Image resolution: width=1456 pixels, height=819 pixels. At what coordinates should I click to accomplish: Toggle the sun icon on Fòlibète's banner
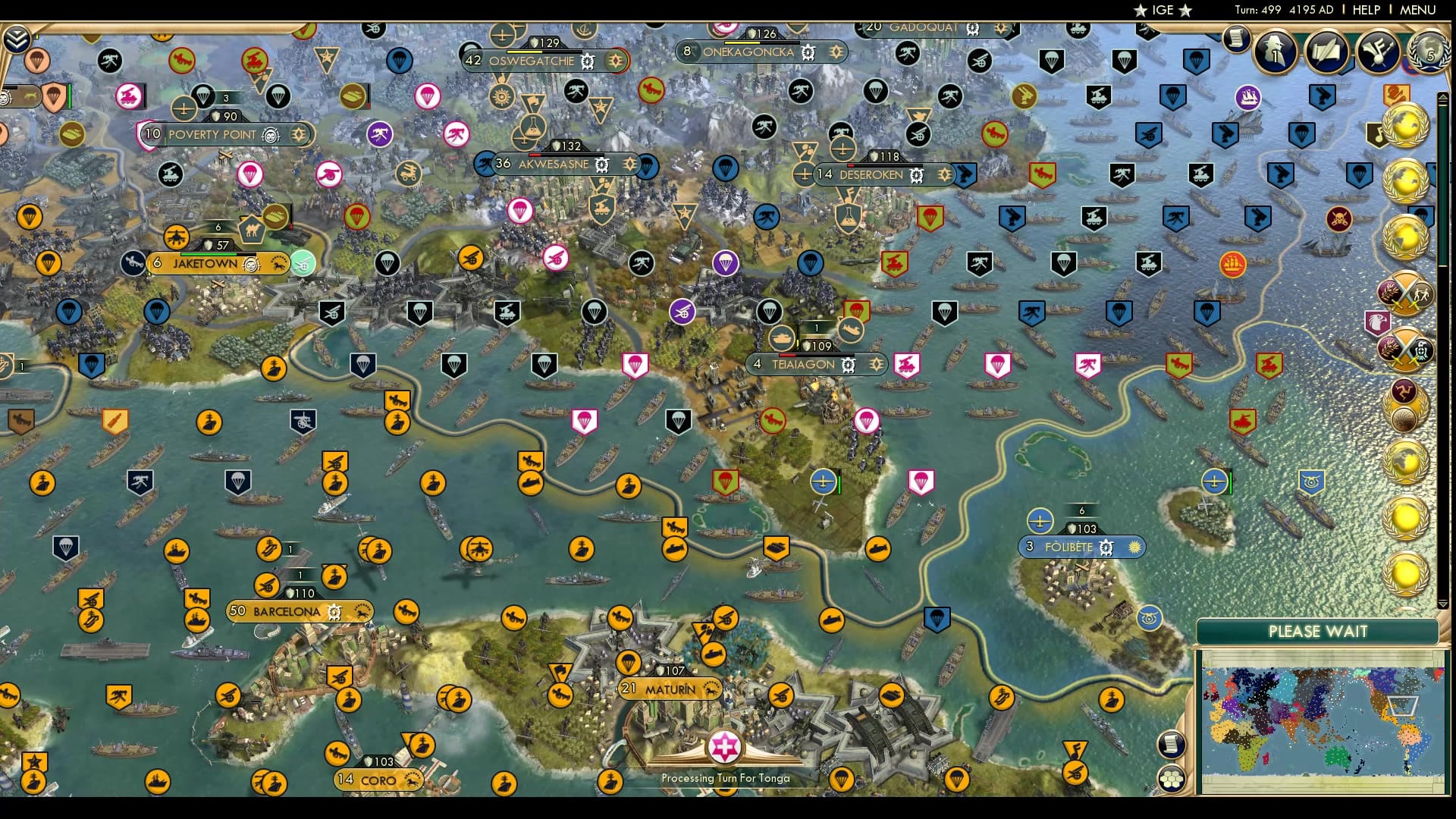pyautogui.click(x=1135, y=546)
